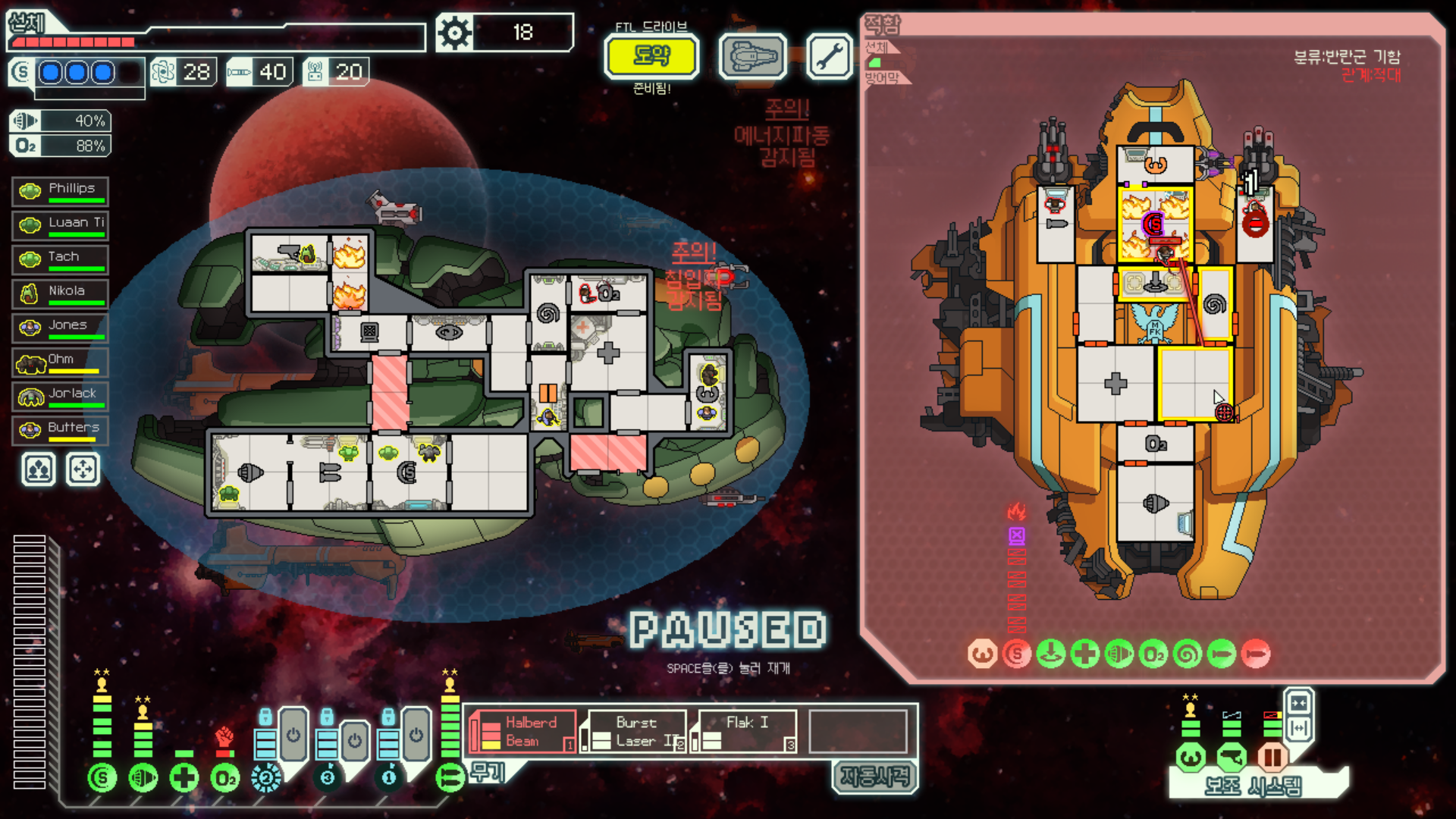Toggle the auto-fire button
Screen dimensions: 1456x819
(874, 777)
